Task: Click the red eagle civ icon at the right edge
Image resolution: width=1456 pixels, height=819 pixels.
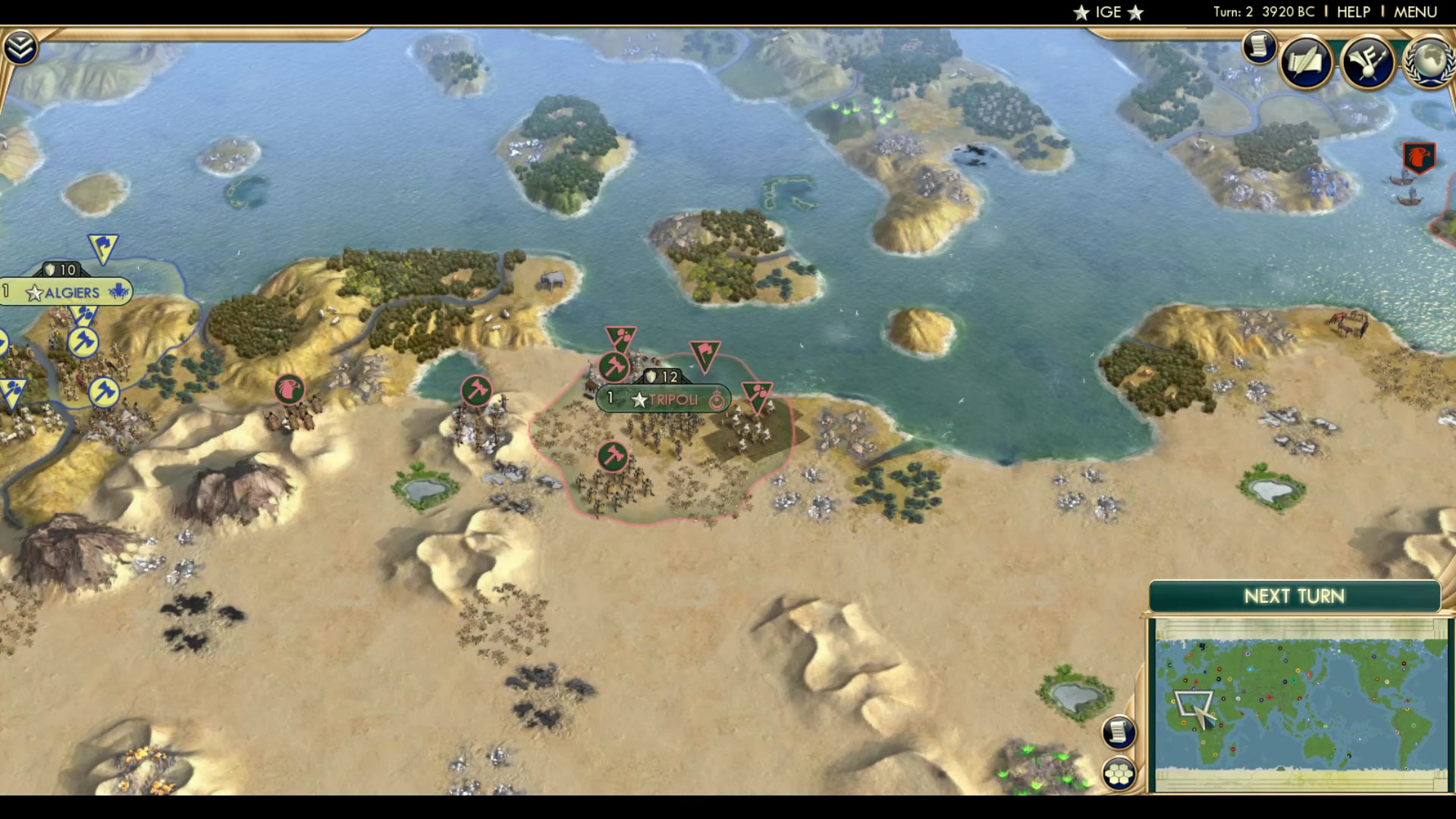Action: (x=1418, y=158)
